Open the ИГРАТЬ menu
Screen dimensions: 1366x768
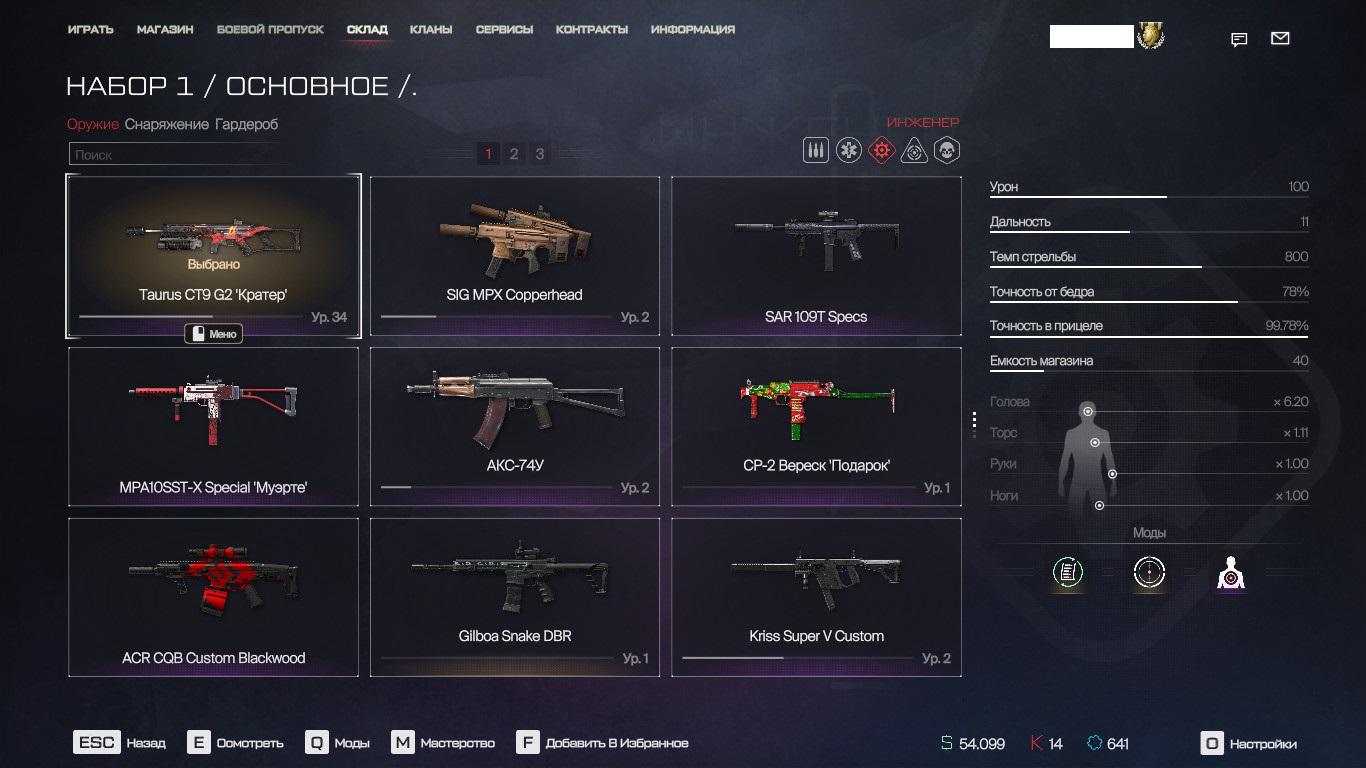(90, 30)
